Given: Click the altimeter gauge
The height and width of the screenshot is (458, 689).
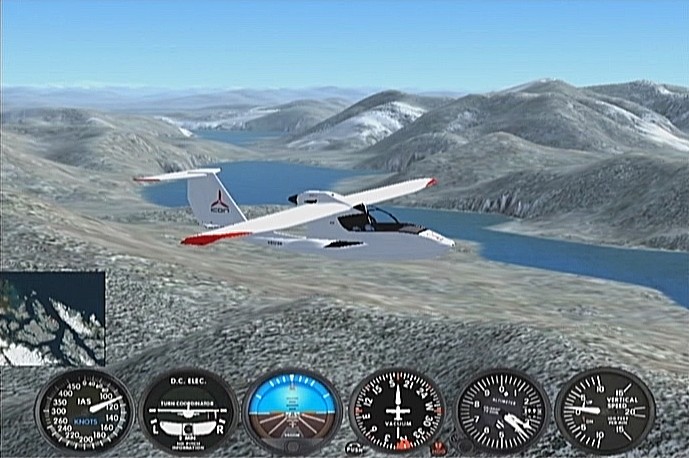Looking at the screenshot, I should pos(503,411).
